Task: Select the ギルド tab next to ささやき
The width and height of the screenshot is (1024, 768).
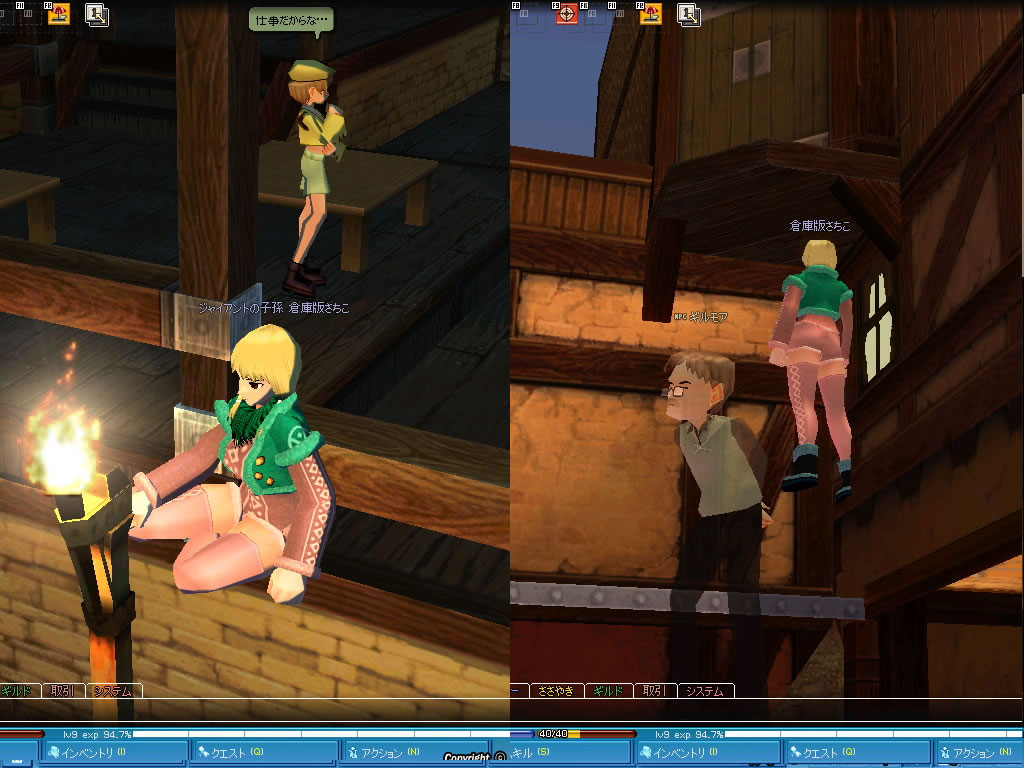Action: pyautogui.click(x=608, y=691)
